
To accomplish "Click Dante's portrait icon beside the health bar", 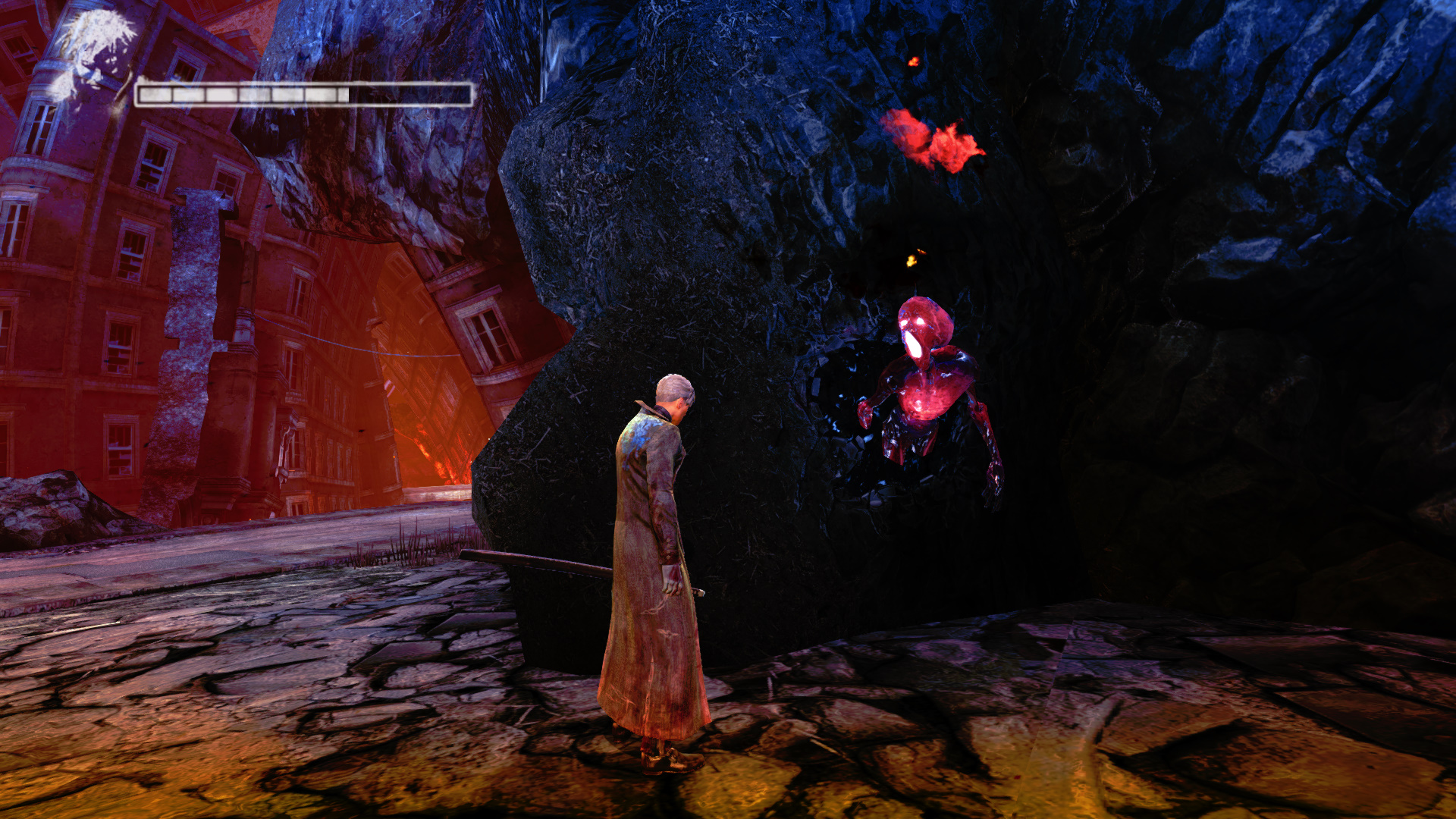I will (93, 57).
